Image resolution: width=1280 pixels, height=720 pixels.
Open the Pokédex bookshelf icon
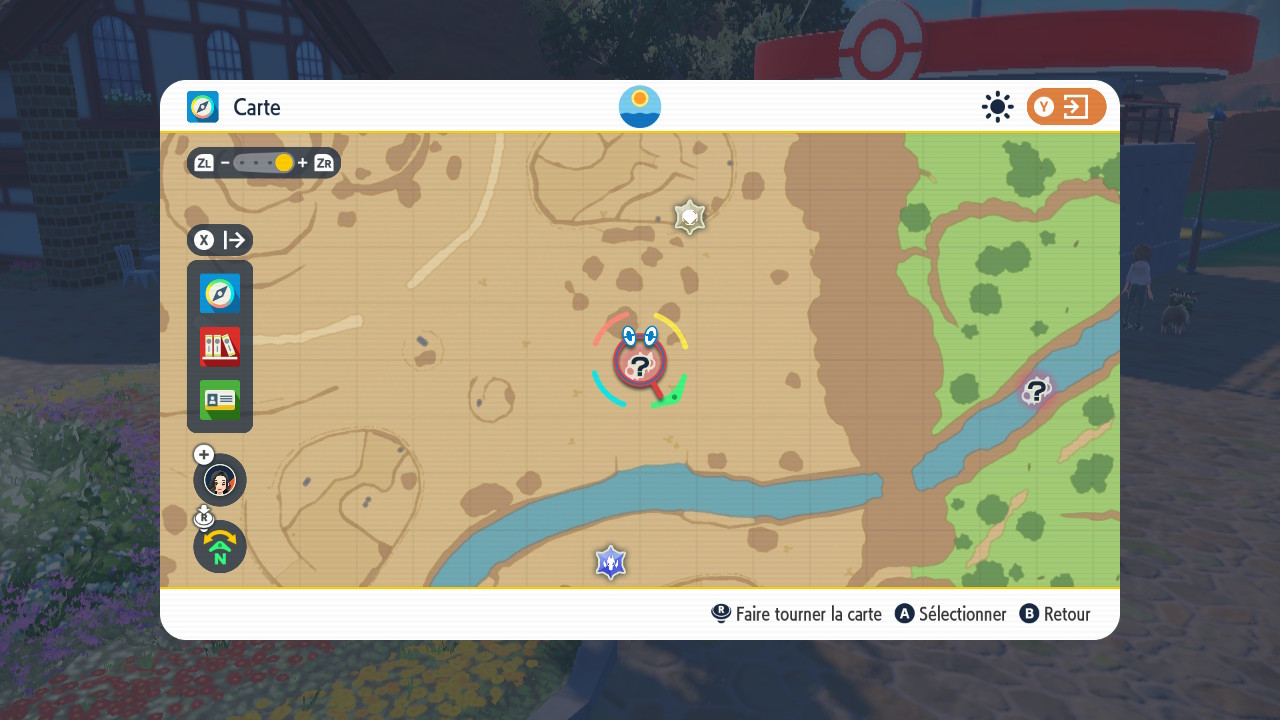(220, 347)
